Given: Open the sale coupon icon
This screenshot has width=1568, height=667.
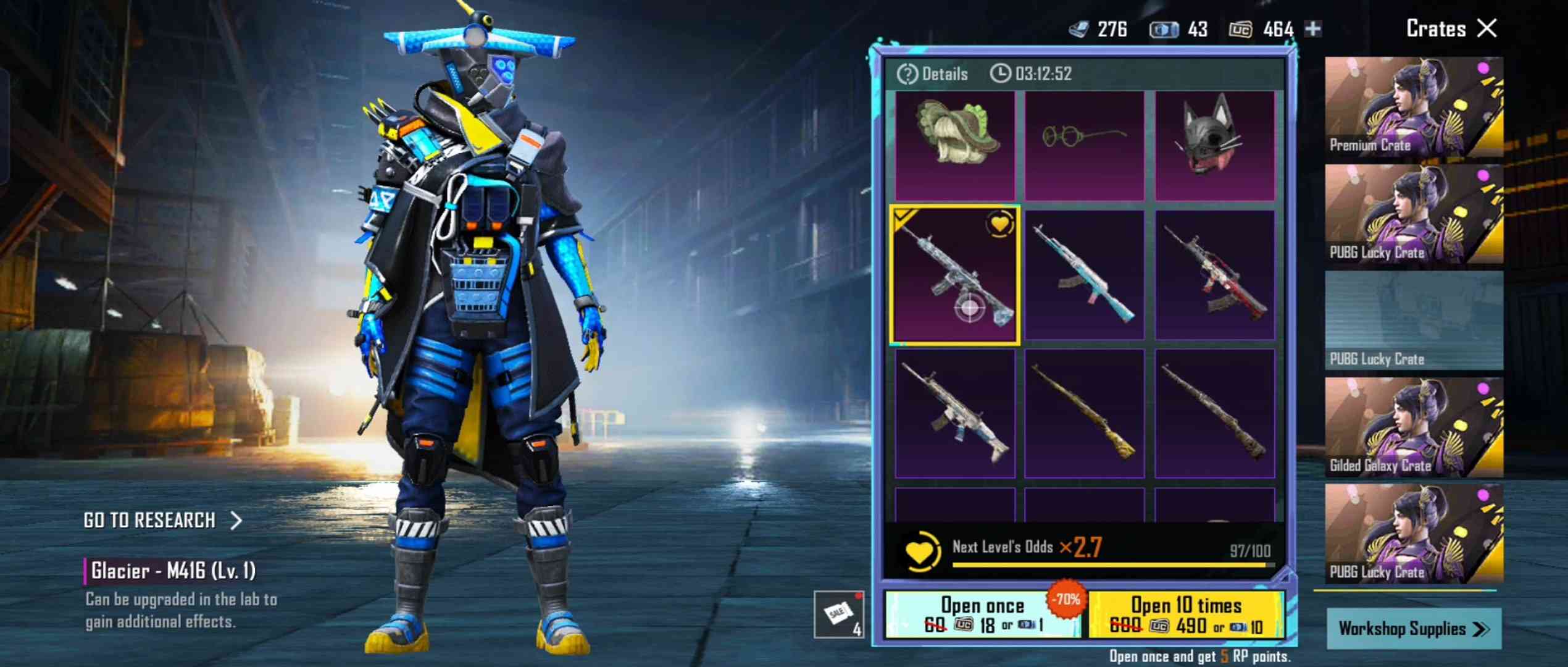Looking at the screenshot, I should point(838,614).
